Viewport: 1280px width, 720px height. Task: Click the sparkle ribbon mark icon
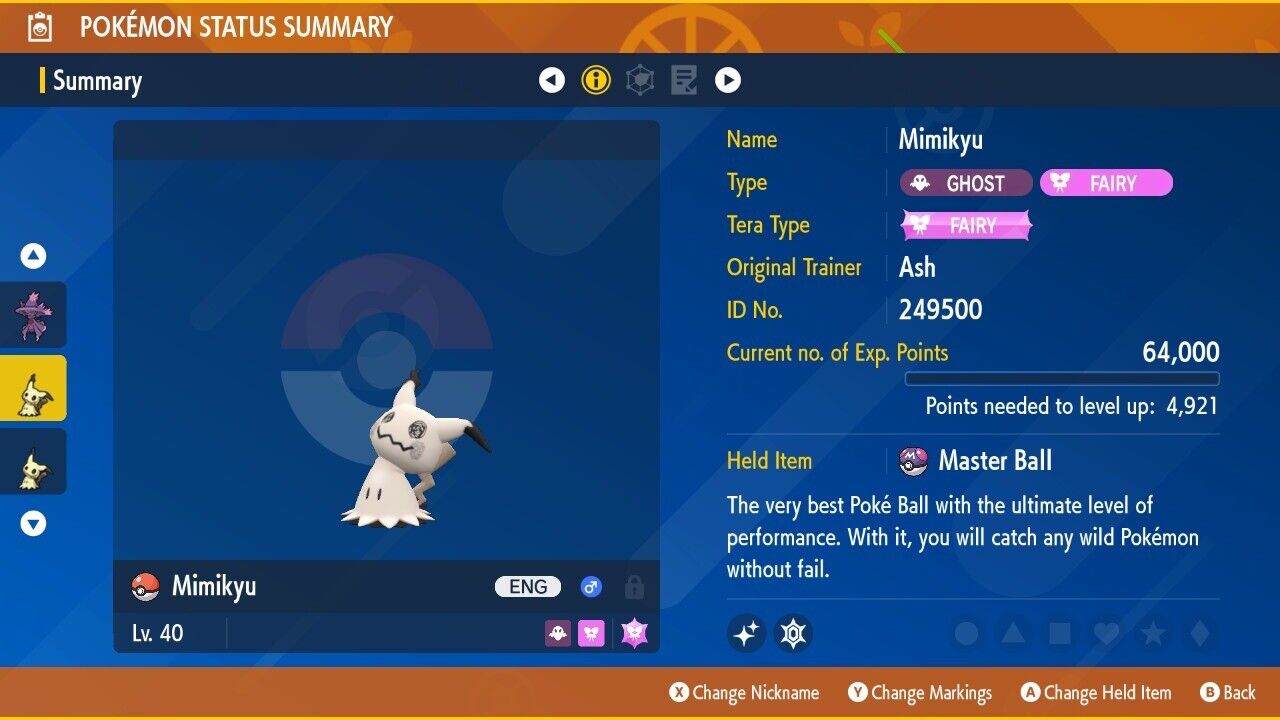tap(746, 633)
